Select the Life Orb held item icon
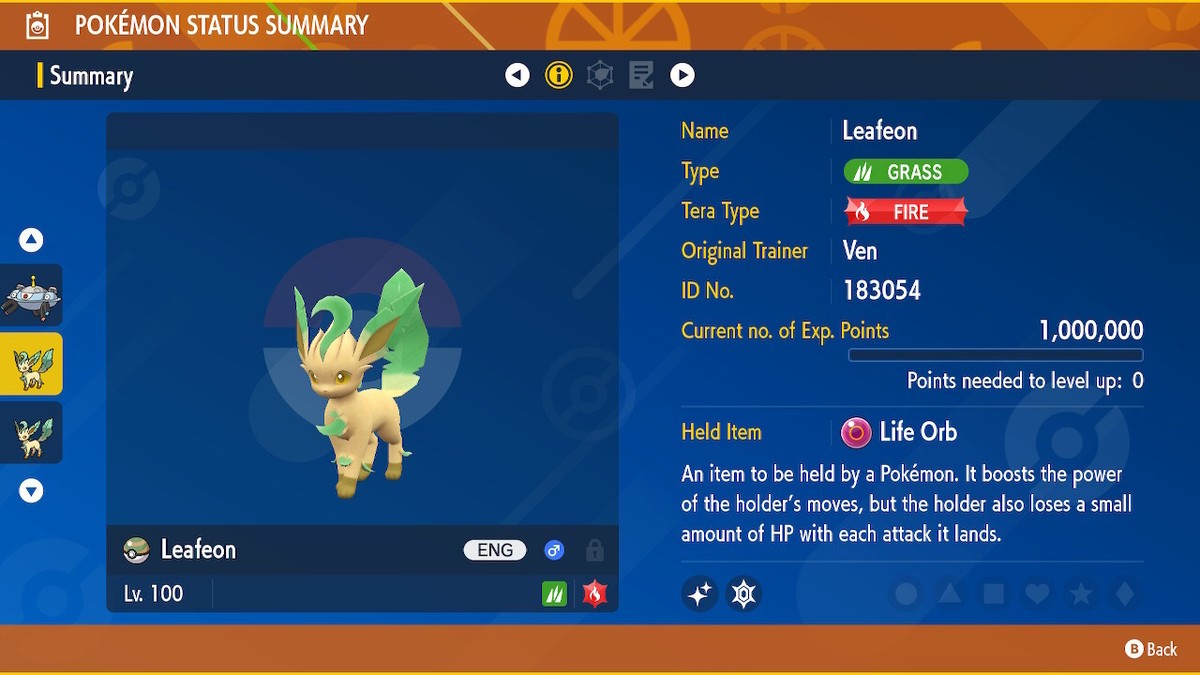 (x=856, y=432)
